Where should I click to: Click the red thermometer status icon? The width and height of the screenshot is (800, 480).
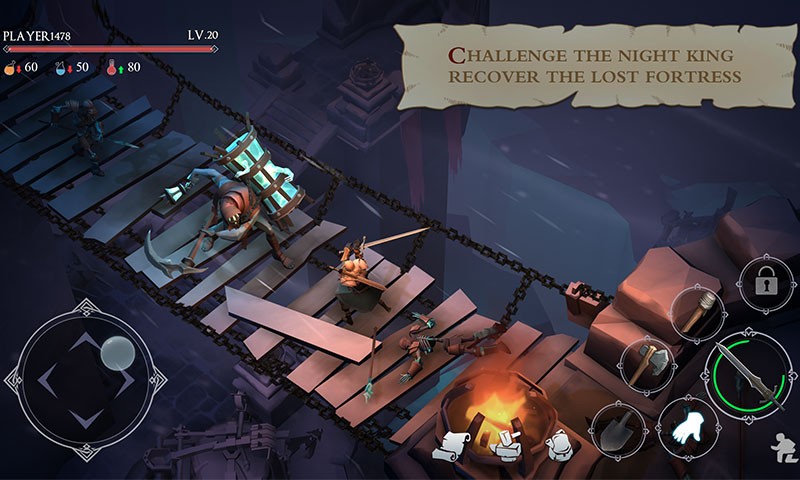click(x=112, y=67)
